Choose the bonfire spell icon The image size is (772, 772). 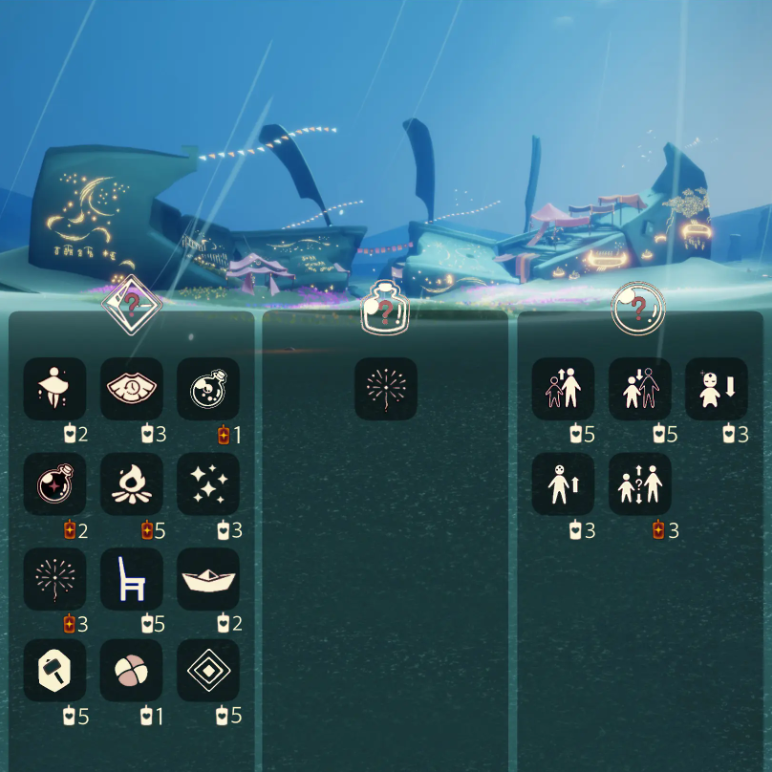click(132, 484)
